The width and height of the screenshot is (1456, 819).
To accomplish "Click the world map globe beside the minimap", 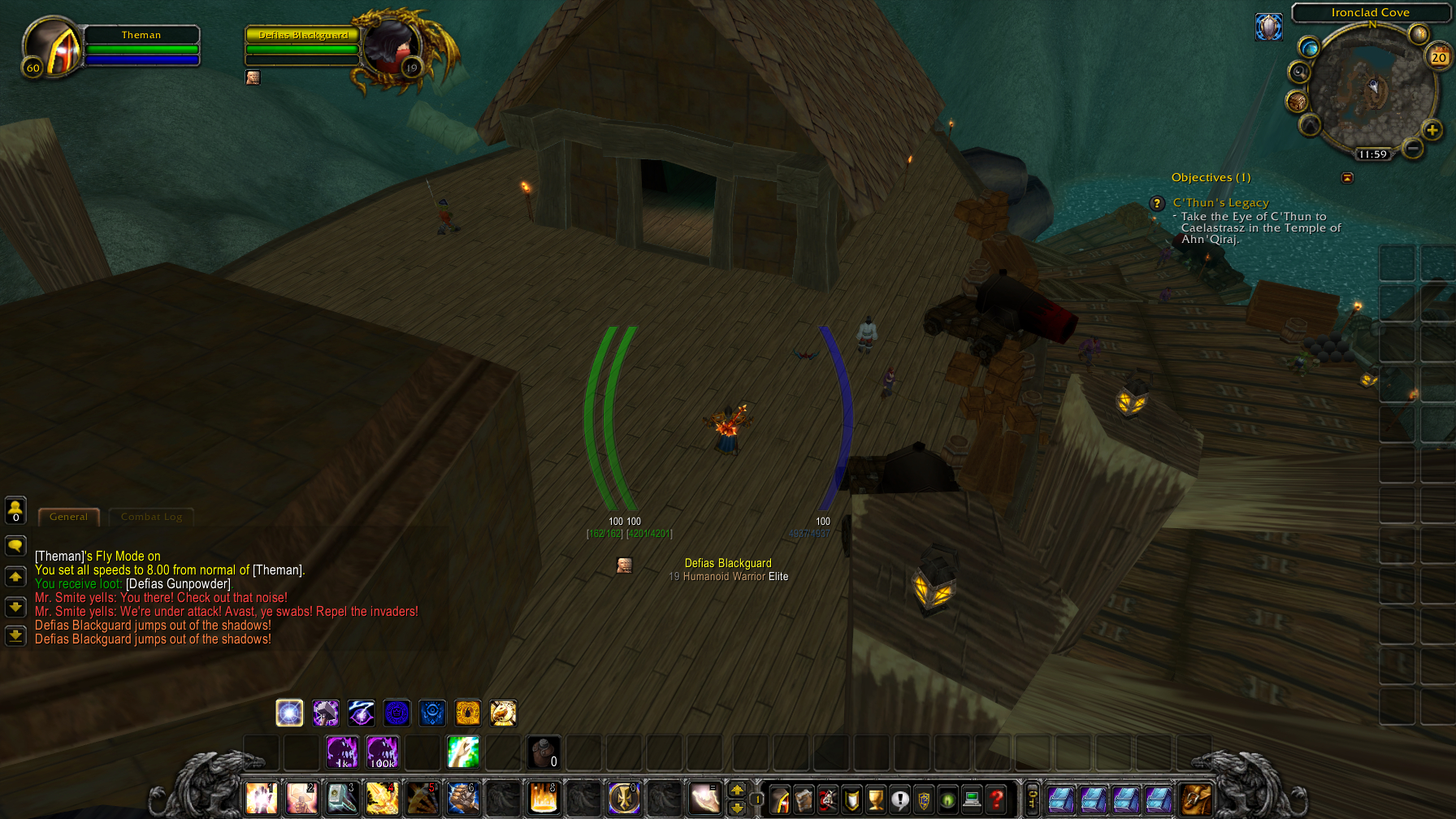I will pos(1309,49).
